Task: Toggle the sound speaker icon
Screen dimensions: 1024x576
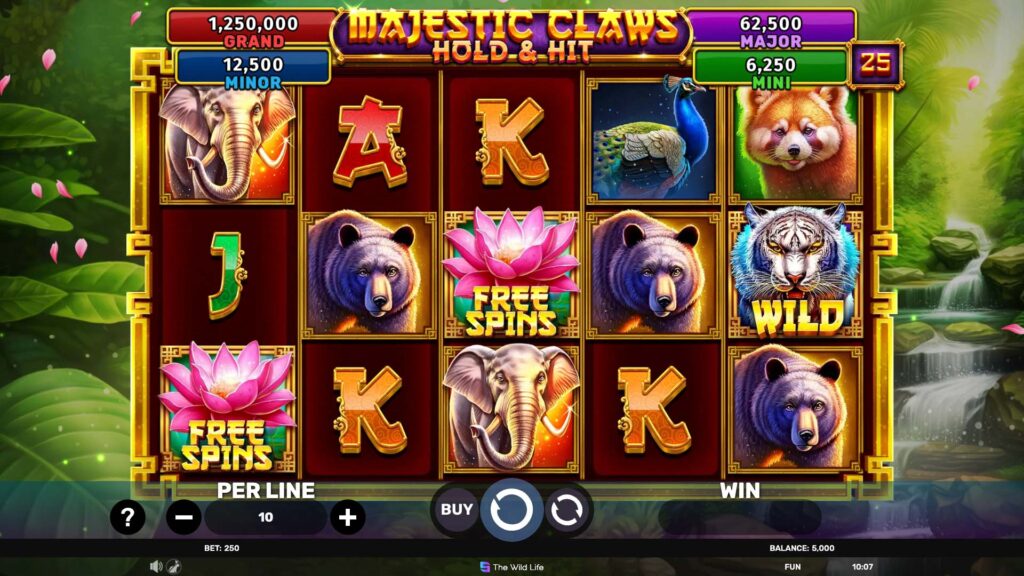Action: [x=156, y=566]
